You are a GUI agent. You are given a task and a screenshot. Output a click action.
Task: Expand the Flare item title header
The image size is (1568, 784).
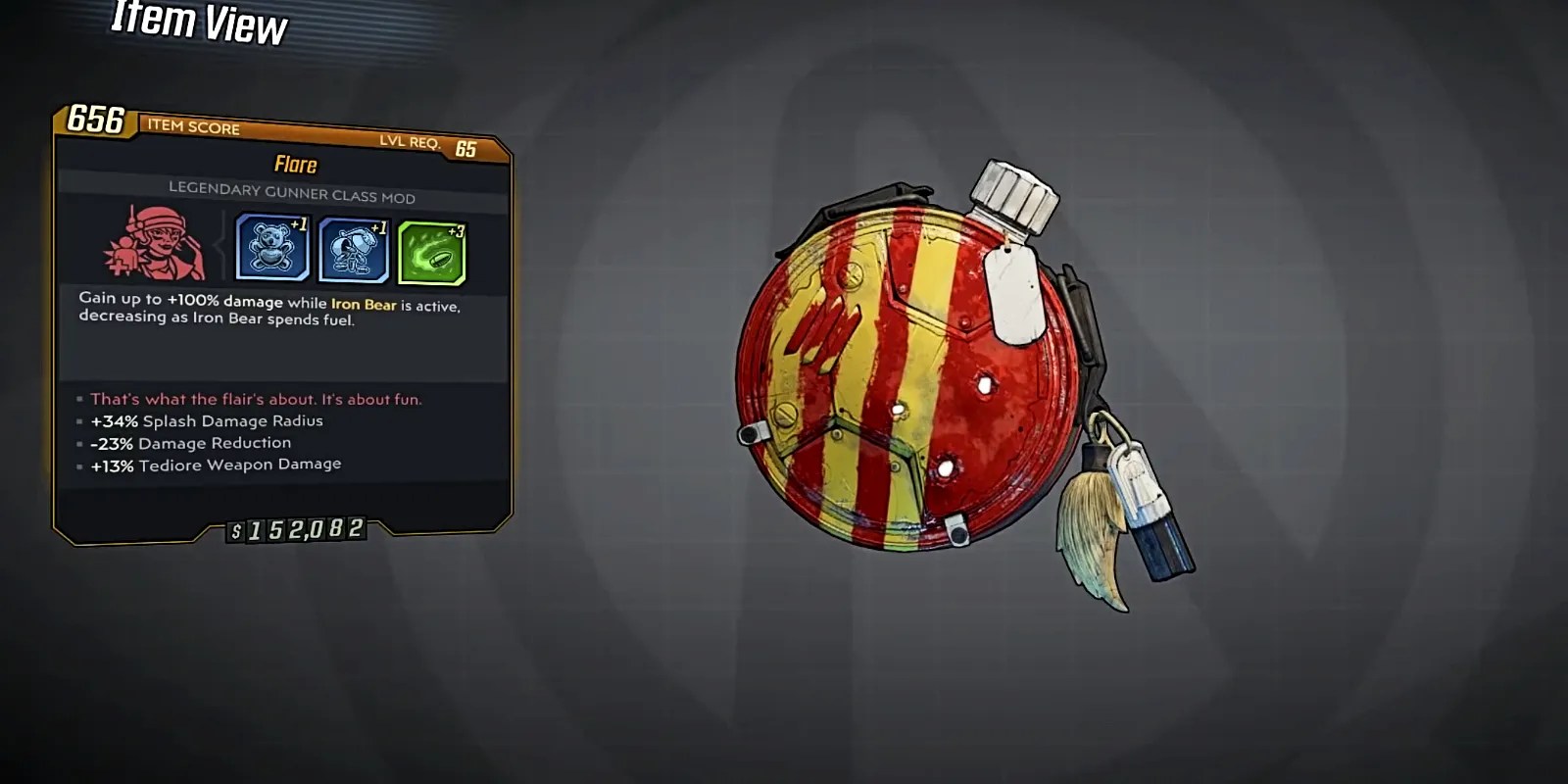[293, 165]
